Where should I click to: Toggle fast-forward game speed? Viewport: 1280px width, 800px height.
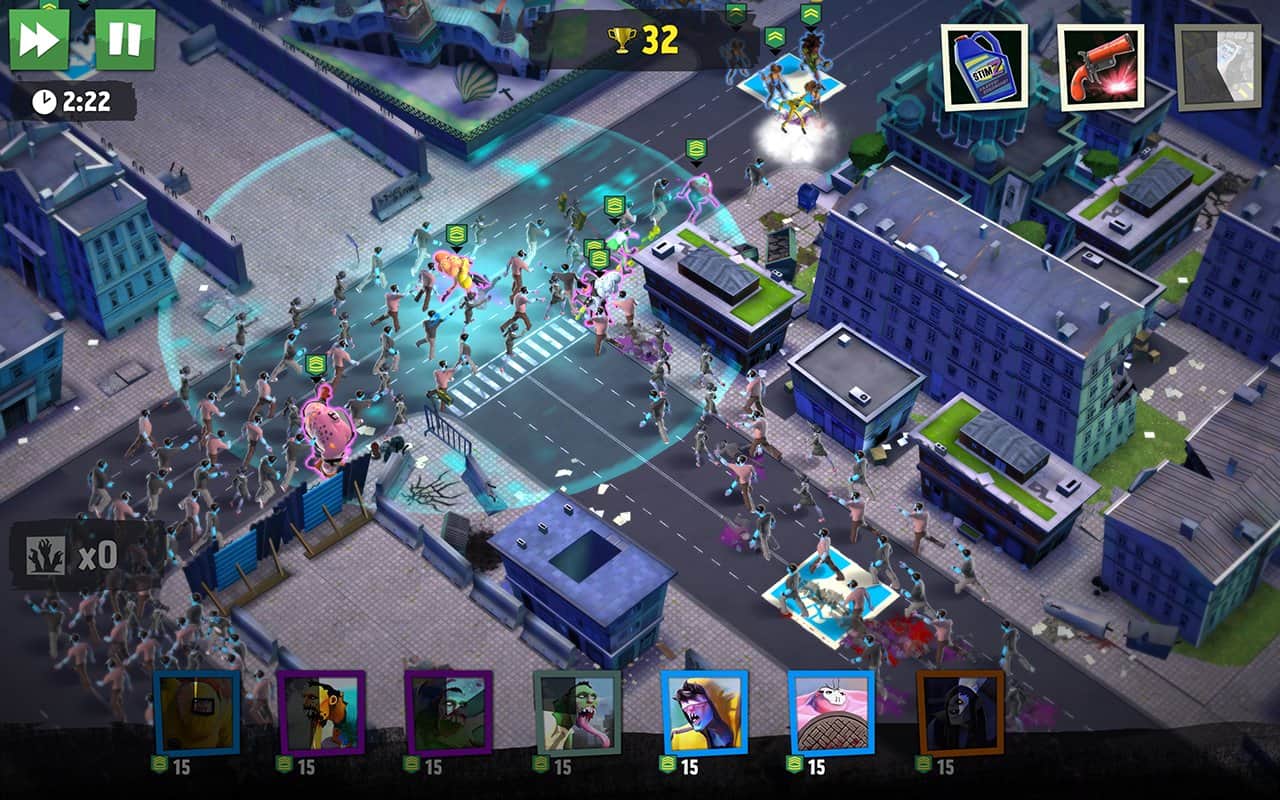39,40
